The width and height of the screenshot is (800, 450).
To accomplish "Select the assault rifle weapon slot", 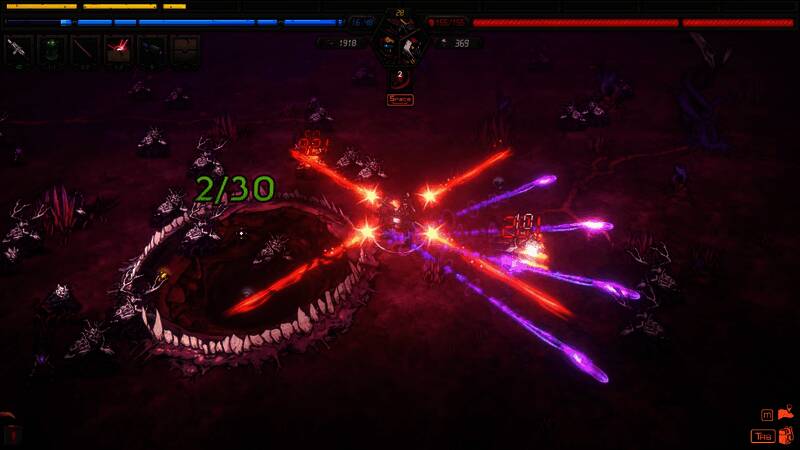I will pos(19,49).
